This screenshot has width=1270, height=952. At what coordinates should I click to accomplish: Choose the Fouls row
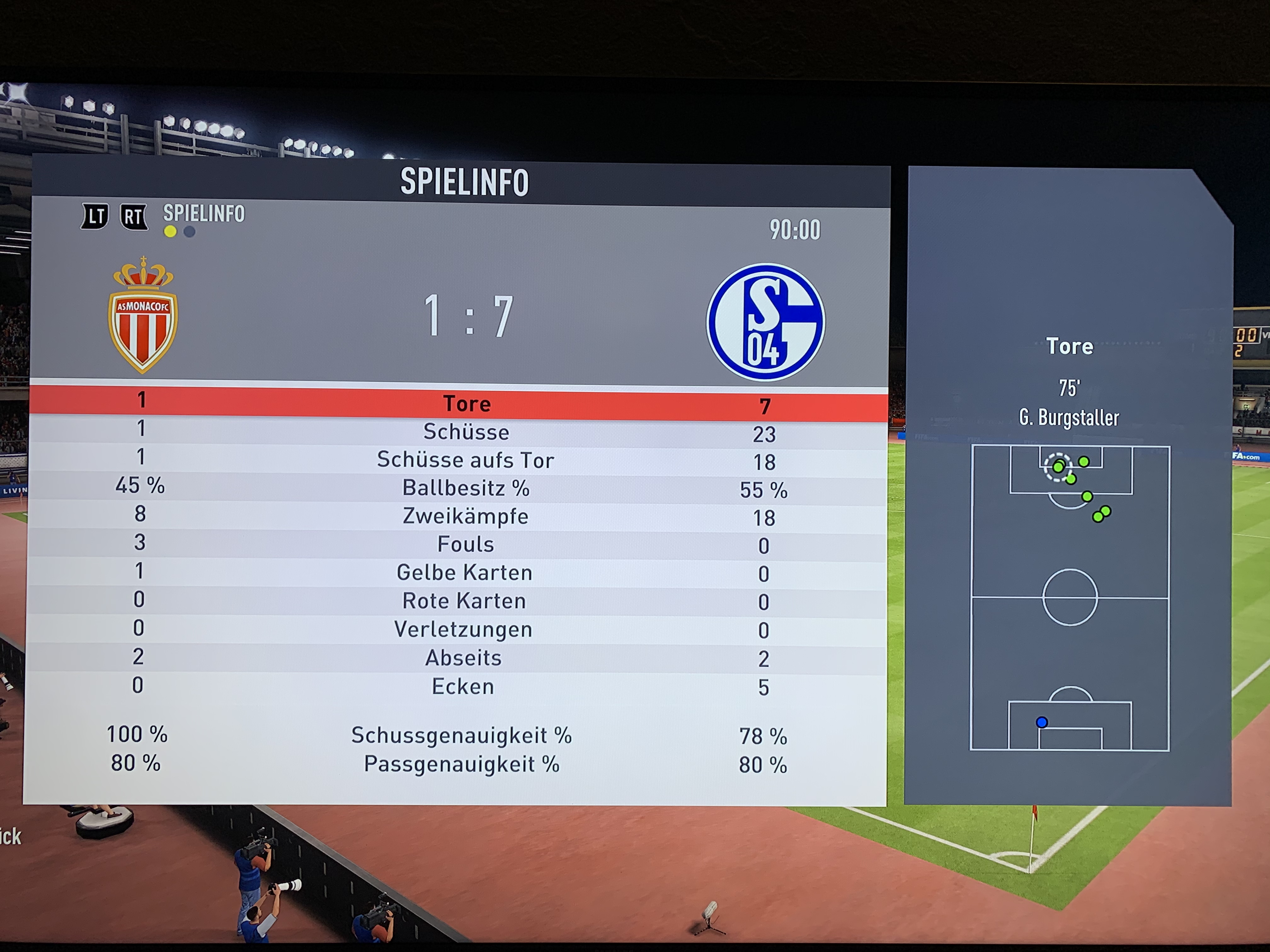tap(465, 545)
